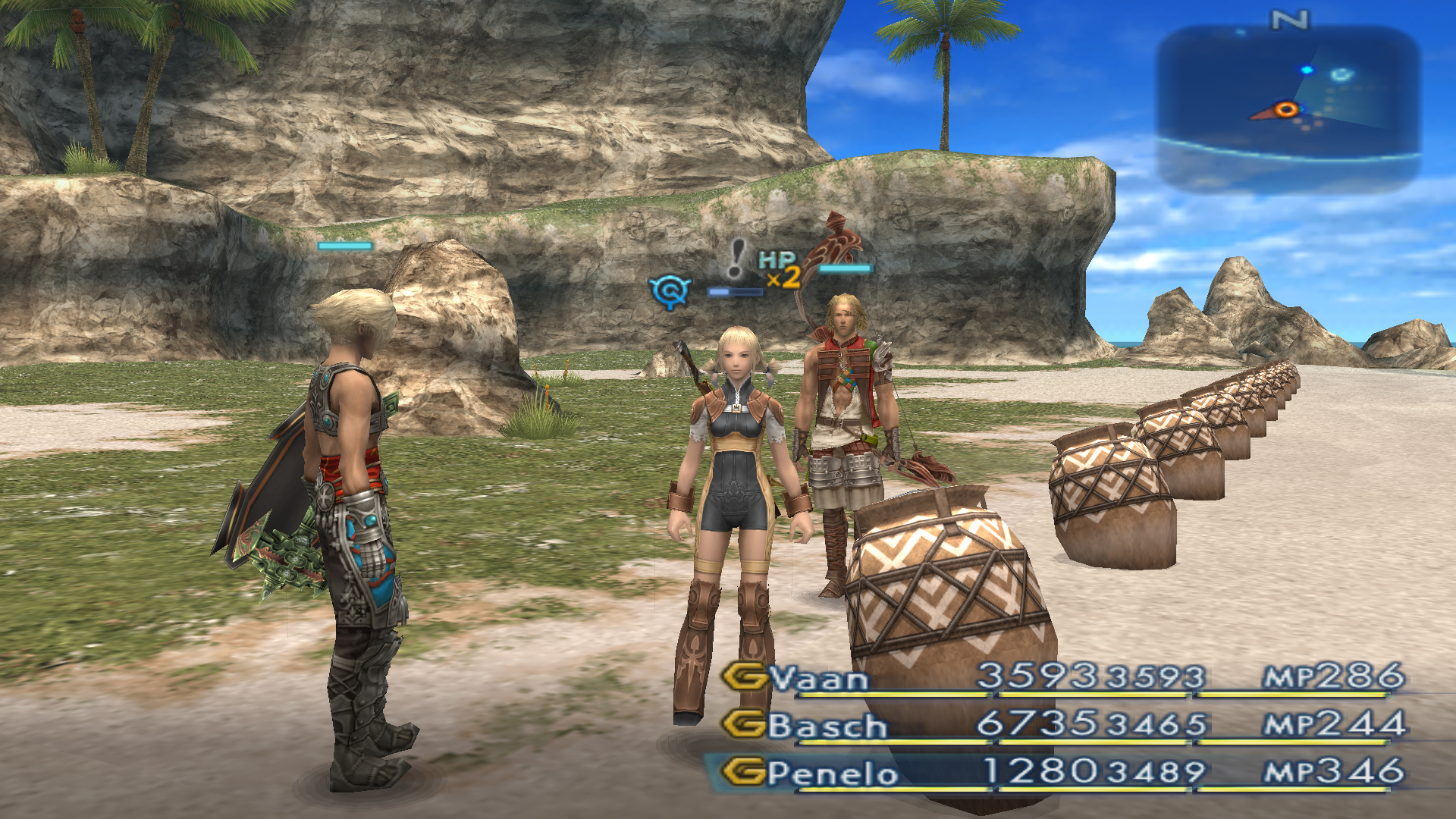
Task: Select Vaan in the party list
Action: point(819,677)
